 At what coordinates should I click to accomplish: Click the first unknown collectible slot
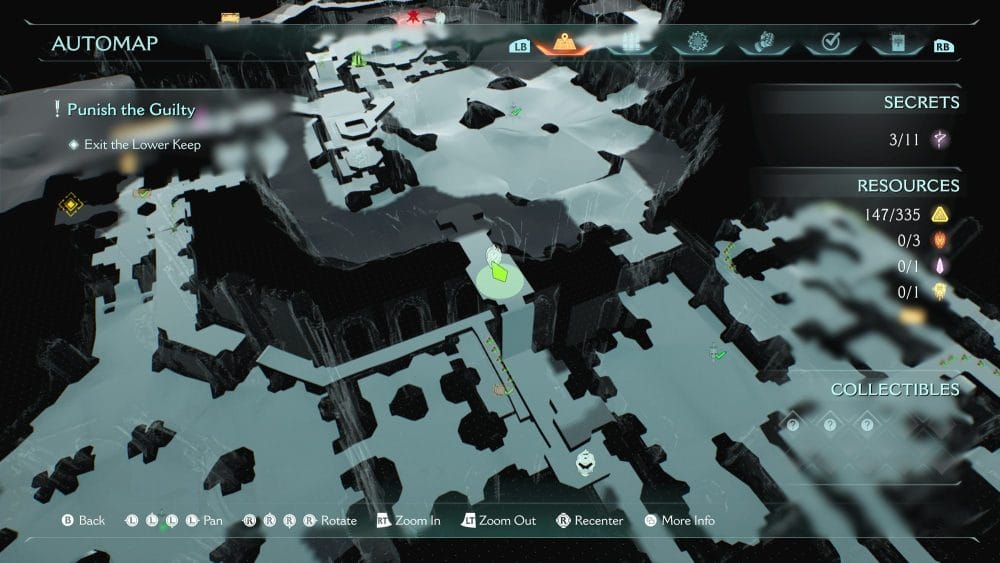(792, 425)
